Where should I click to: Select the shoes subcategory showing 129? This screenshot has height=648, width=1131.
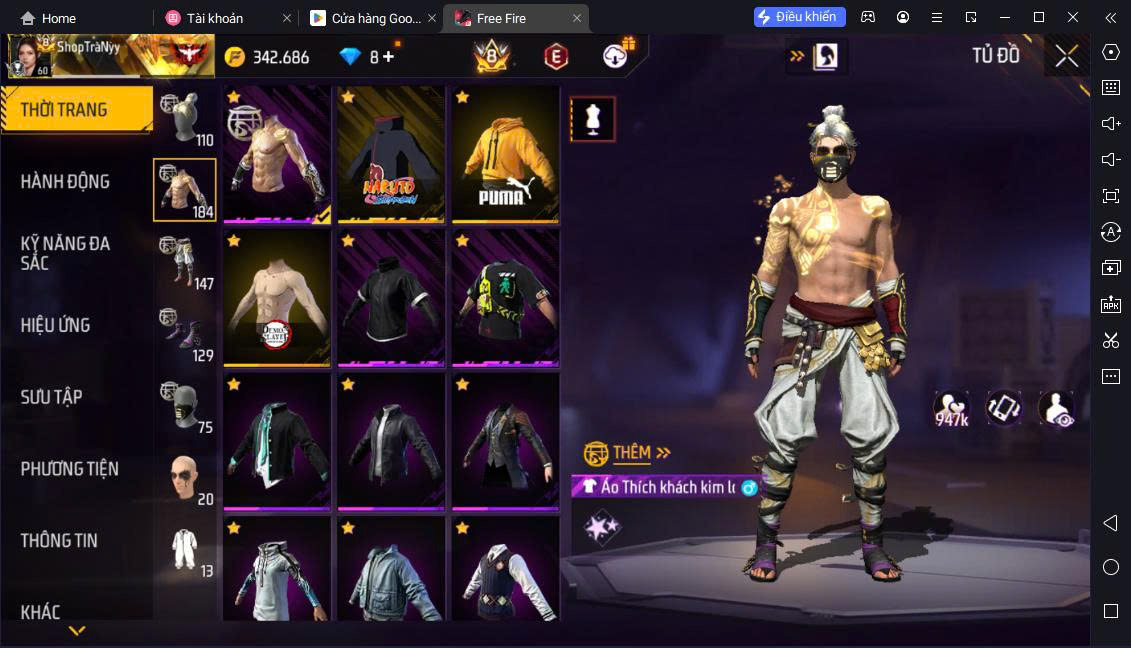pos(185,334)
